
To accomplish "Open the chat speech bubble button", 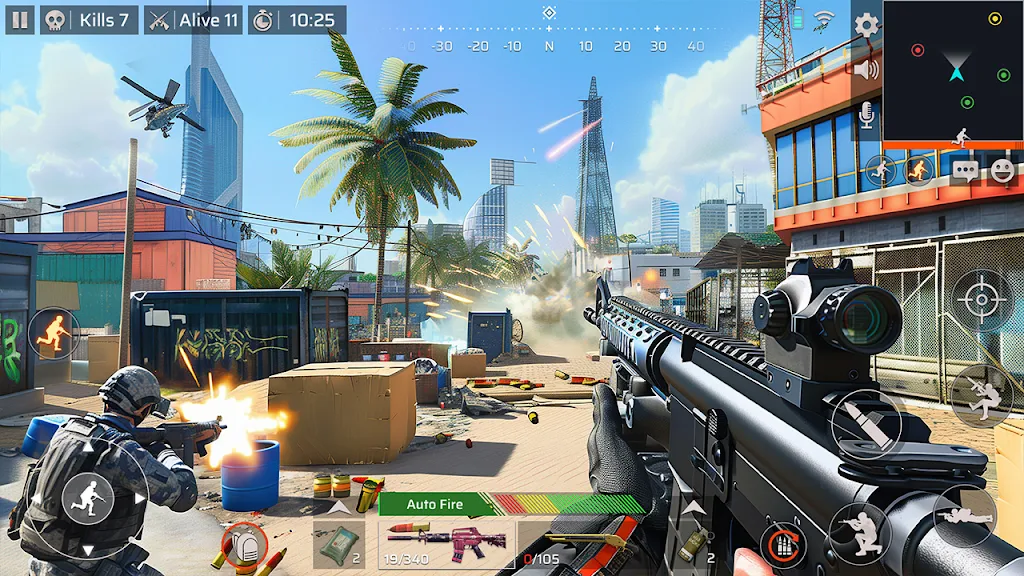I will (x=965, y=170).
